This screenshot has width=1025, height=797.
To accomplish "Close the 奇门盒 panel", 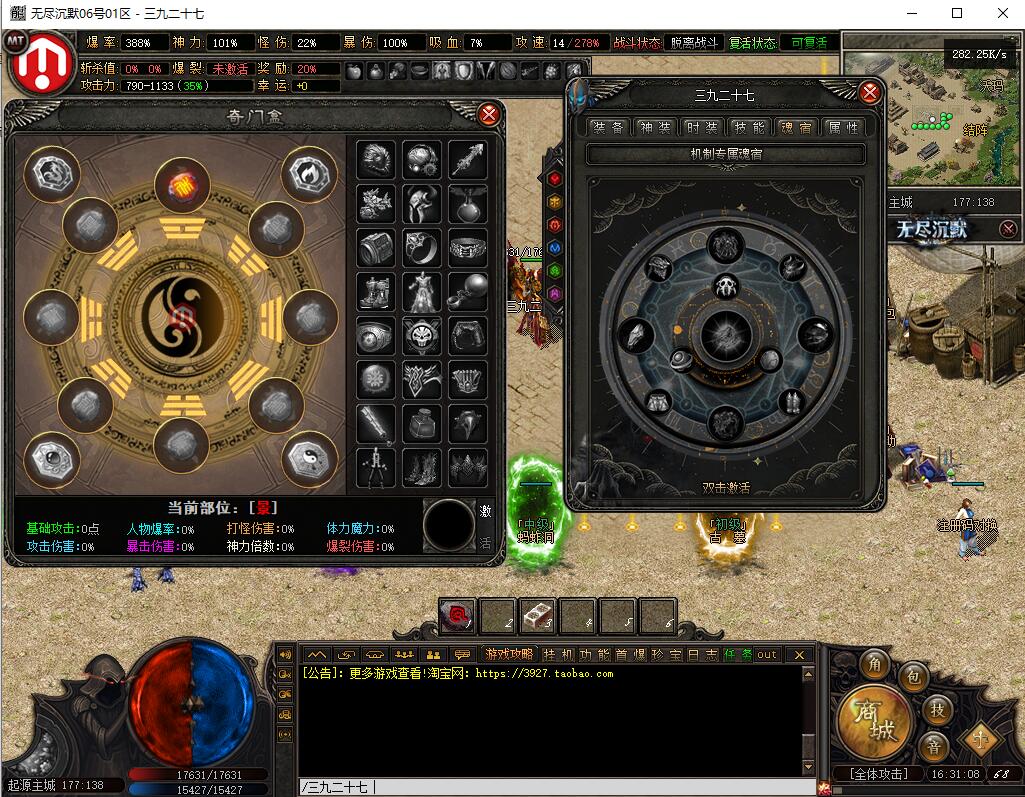I will coord(489,114).
